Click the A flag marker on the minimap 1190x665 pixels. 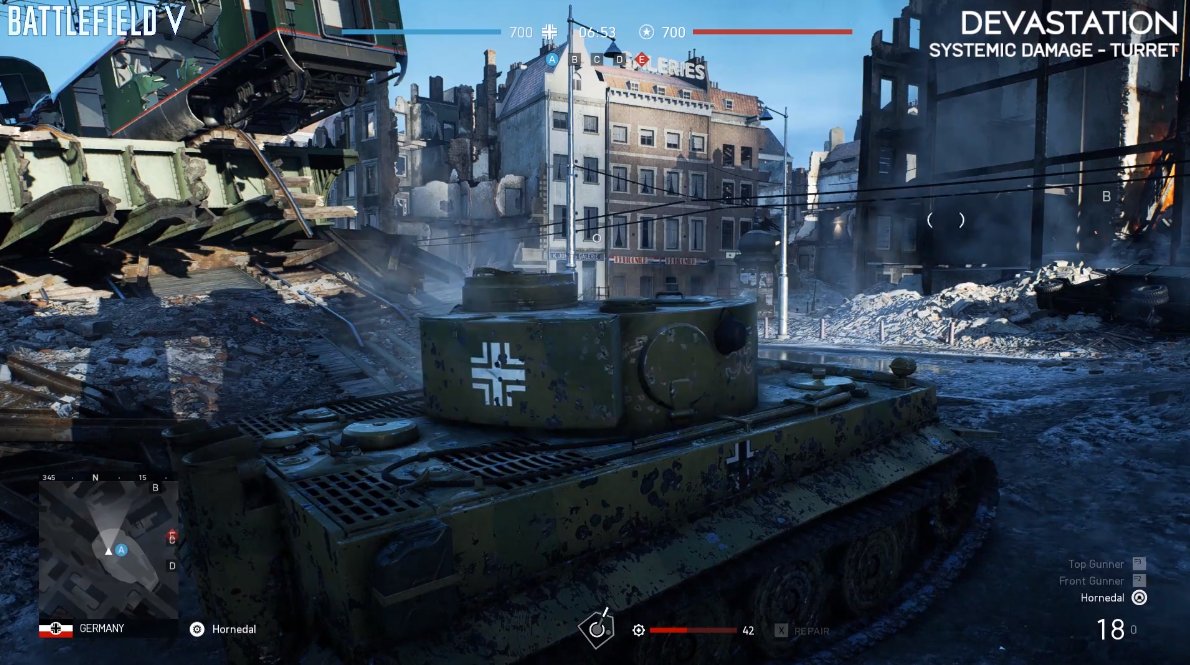(x=121, y=550)
